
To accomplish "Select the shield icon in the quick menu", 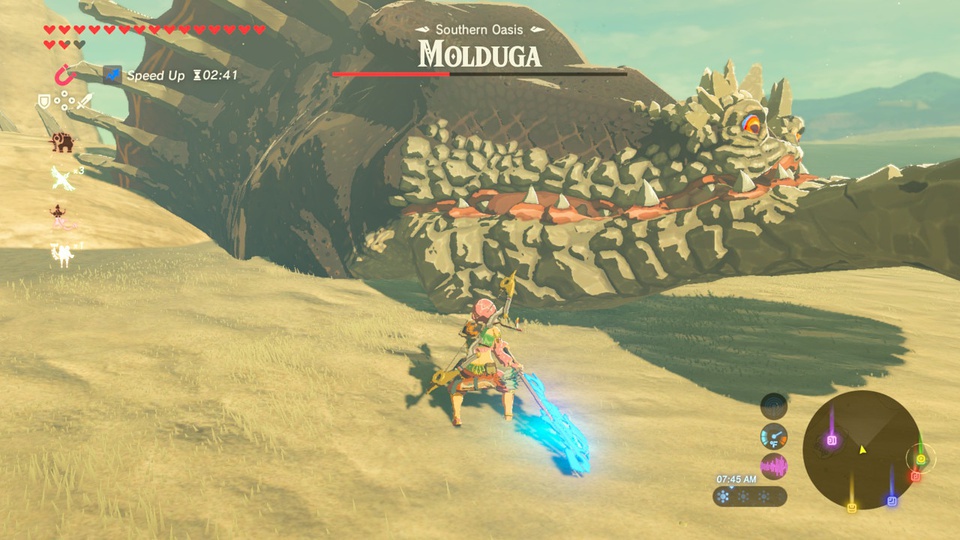I will coord(44,101).
